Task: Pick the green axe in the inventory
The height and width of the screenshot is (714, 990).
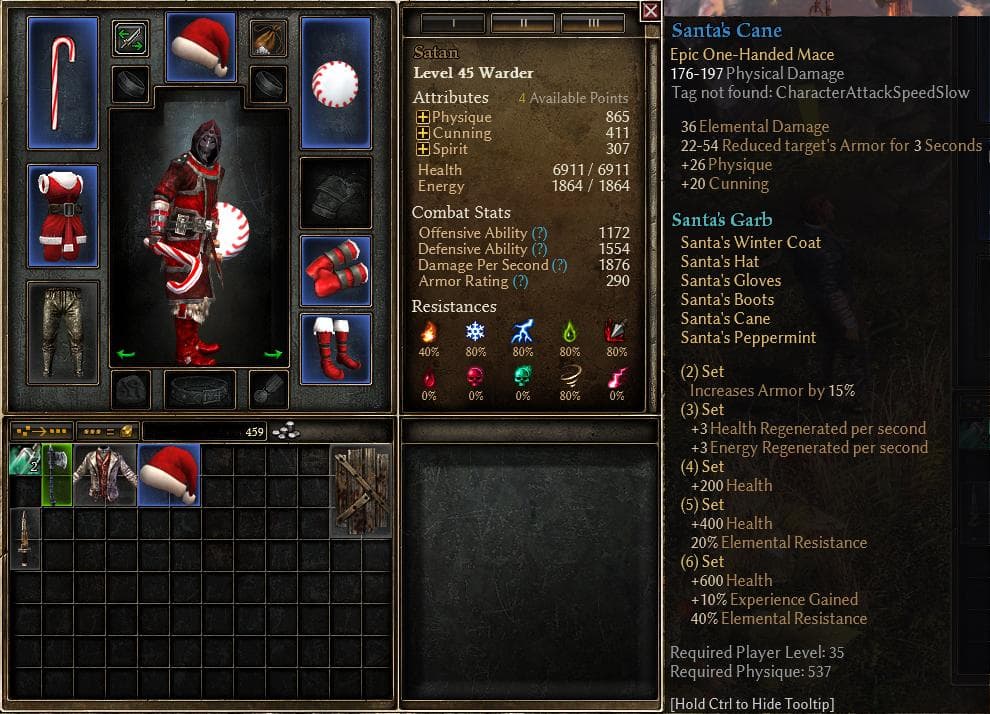Action: point(57,475)
